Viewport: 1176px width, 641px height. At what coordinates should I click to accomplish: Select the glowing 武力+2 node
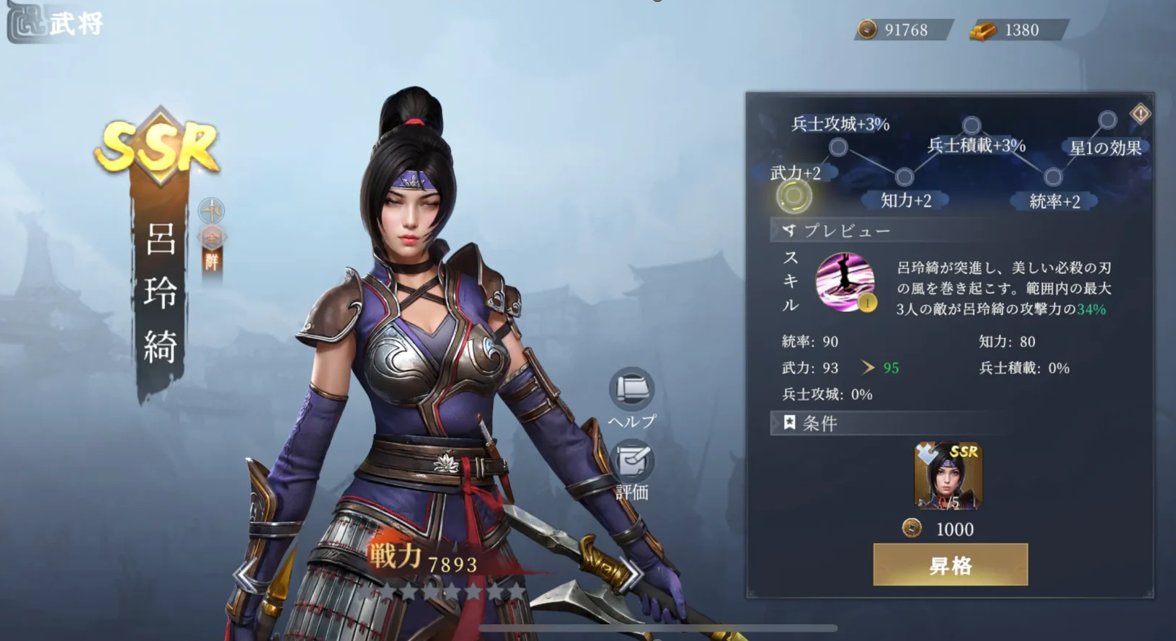coord(794,196)
